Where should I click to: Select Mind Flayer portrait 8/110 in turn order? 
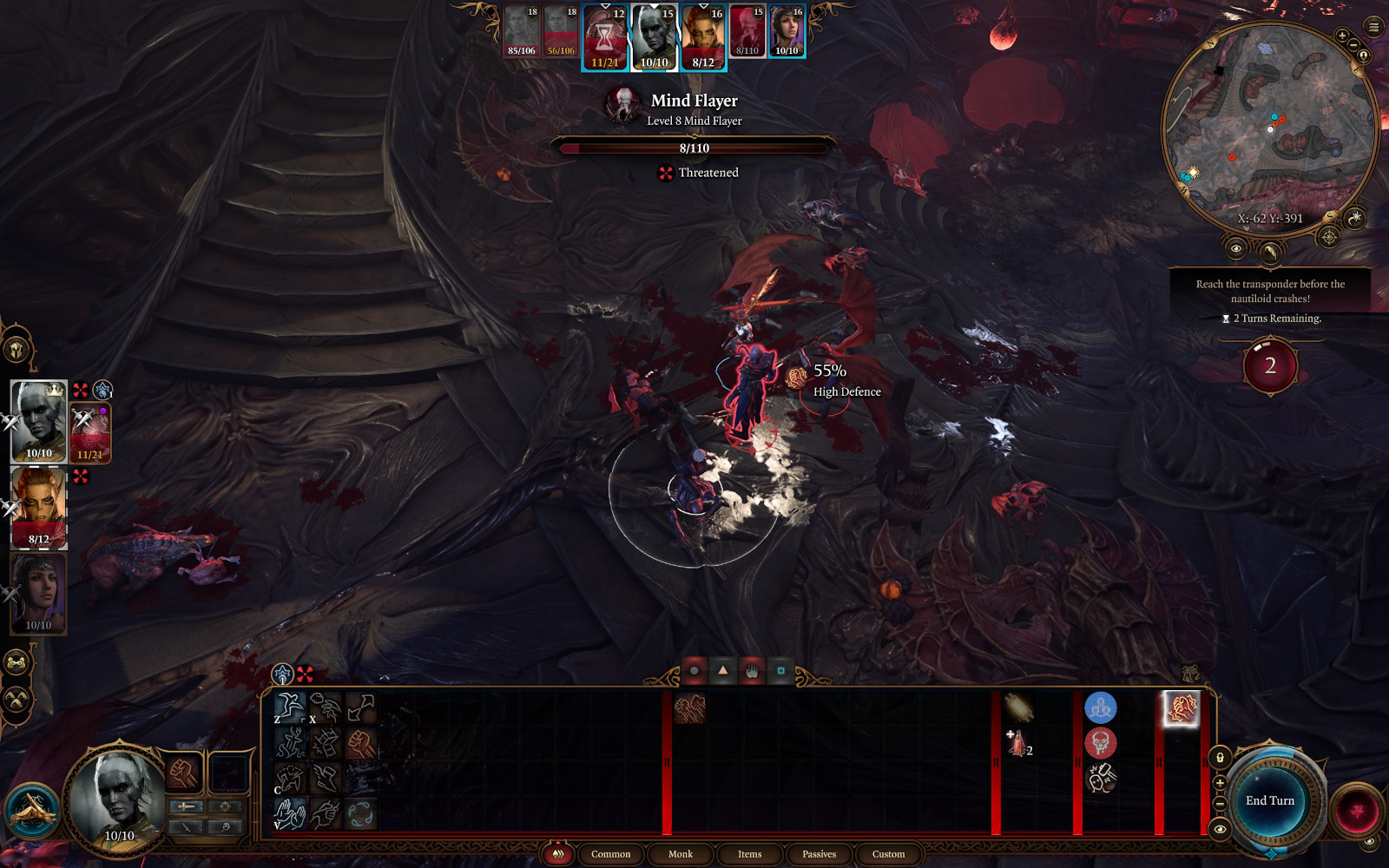click(x=747, y=31)
